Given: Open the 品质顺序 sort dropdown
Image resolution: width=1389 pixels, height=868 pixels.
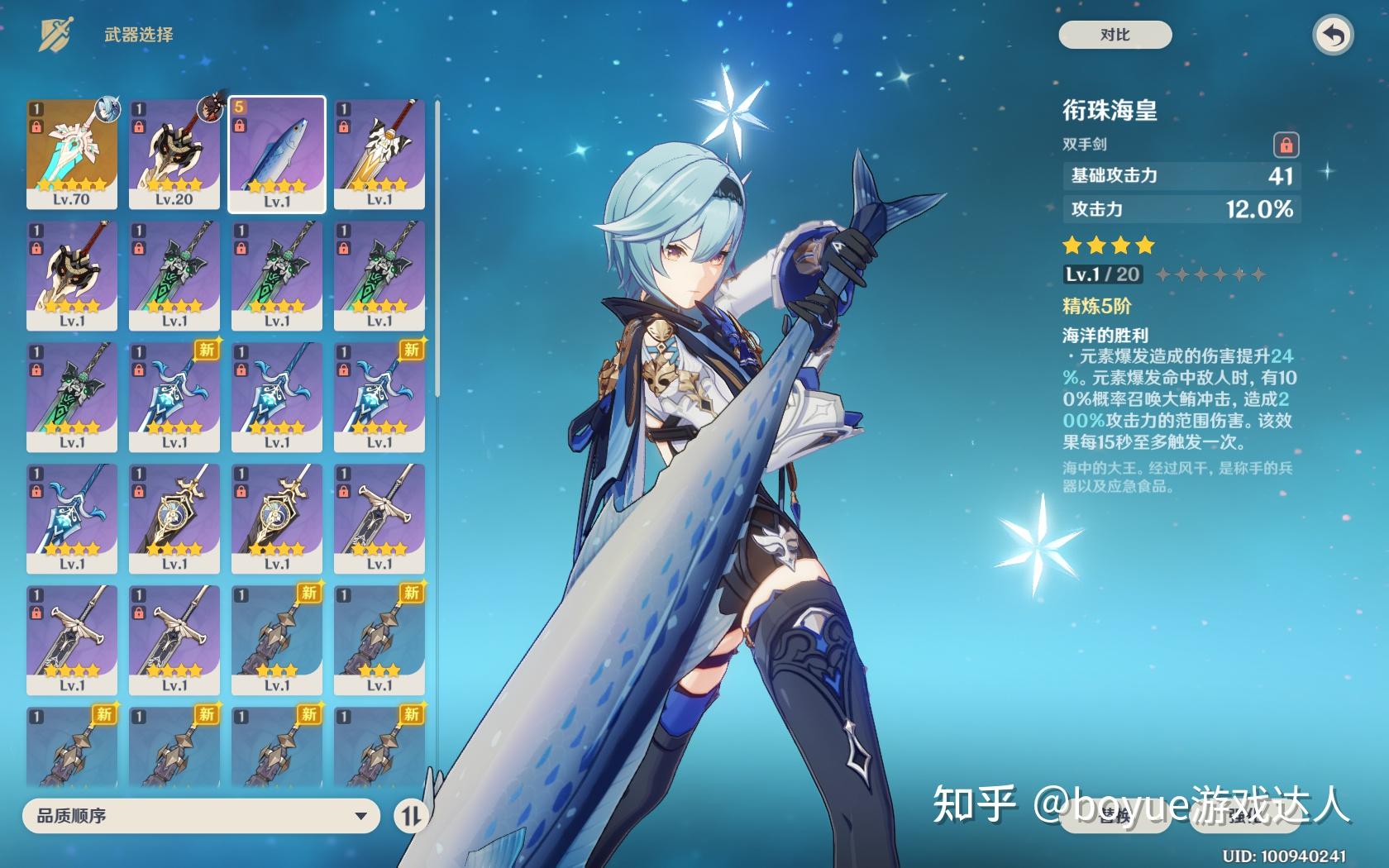Looking at the screenshot, I should 201,816.
